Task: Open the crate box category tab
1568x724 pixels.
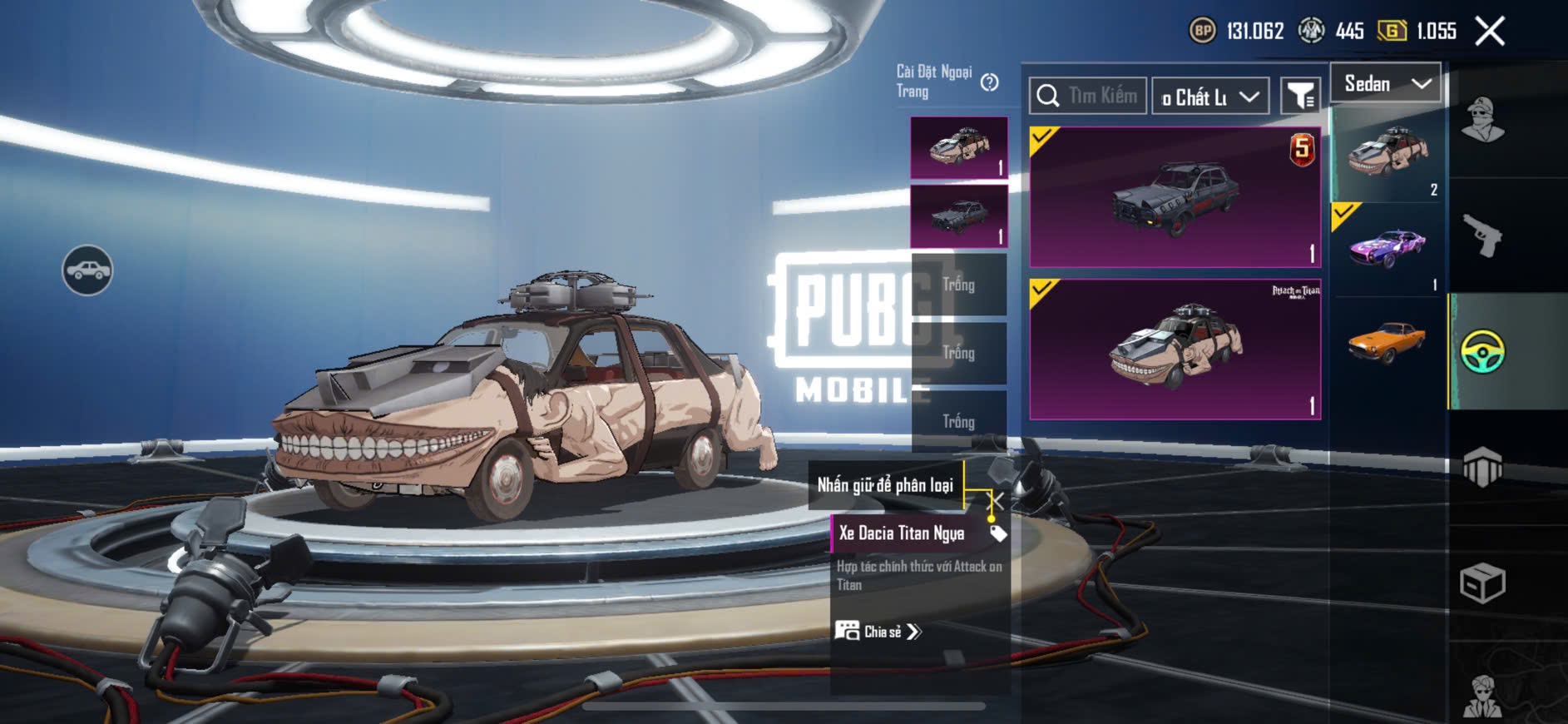Action: (x=1483, y=583)
